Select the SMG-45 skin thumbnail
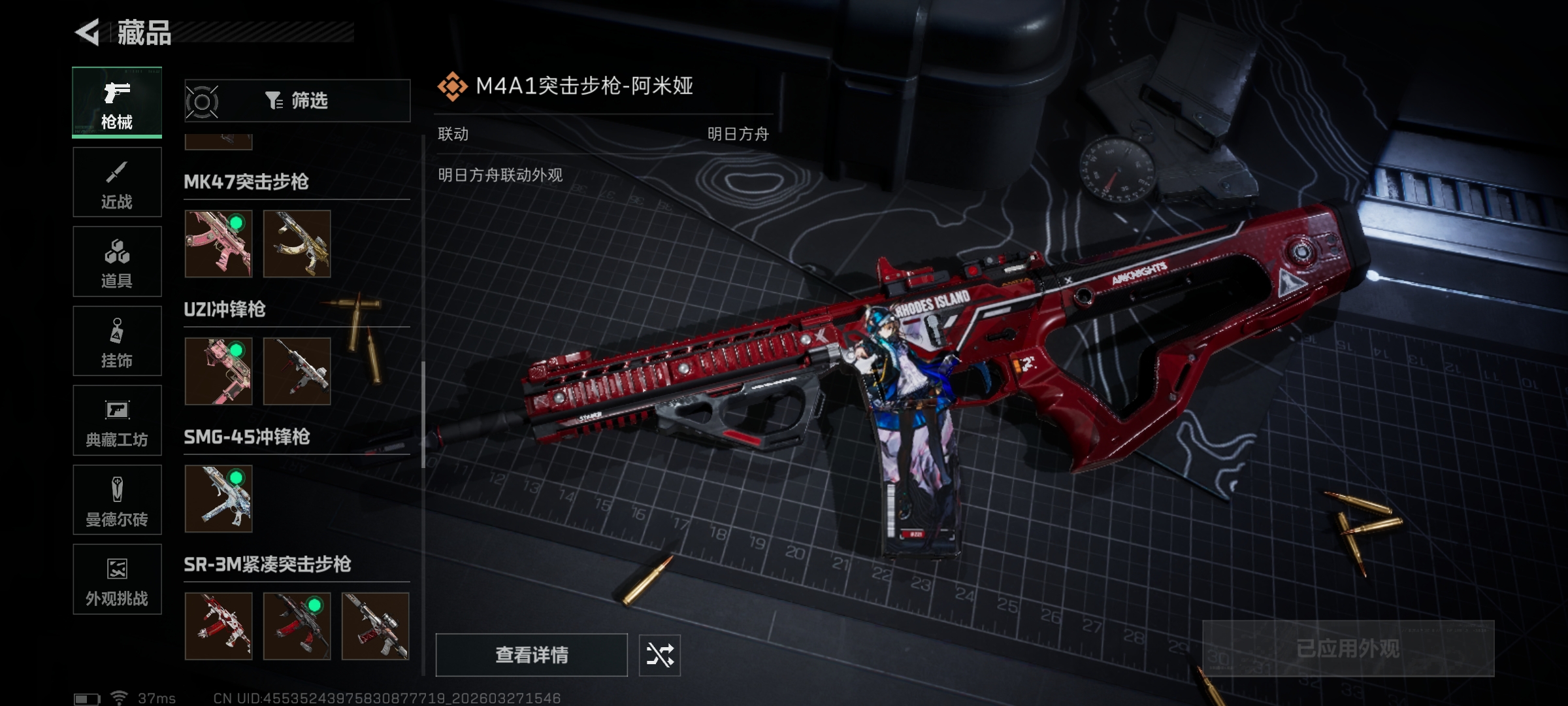1568x706 pixels. pyautogui.click(x=218, y=499)
